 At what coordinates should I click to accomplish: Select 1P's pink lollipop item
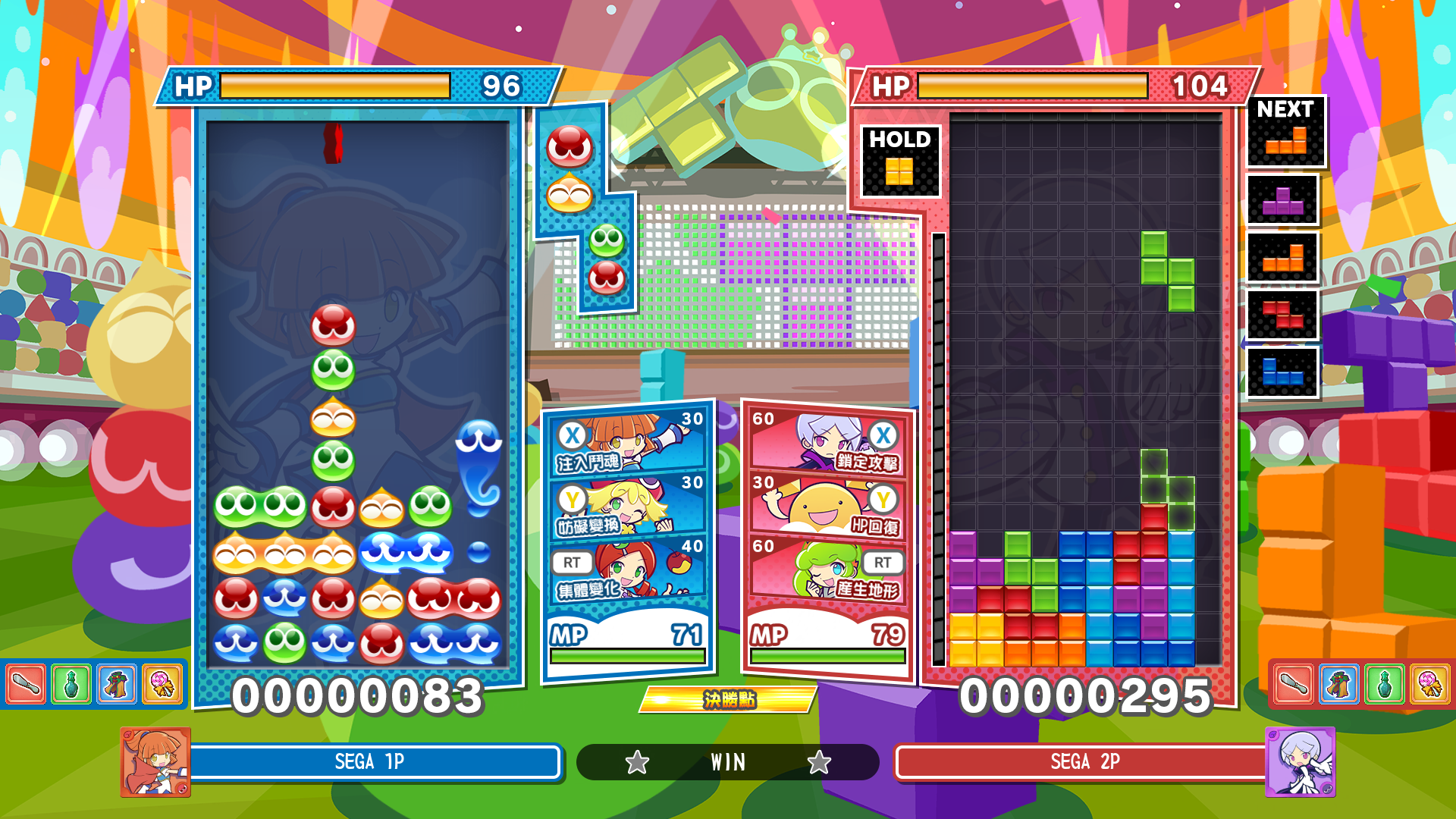pos(162,684)
